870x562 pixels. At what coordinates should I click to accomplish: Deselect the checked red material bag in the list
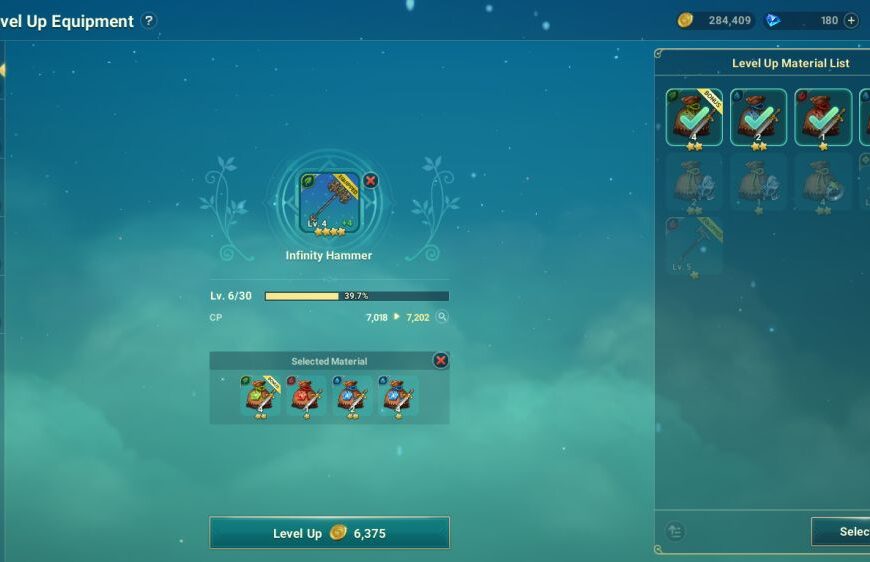pos(822,118)
